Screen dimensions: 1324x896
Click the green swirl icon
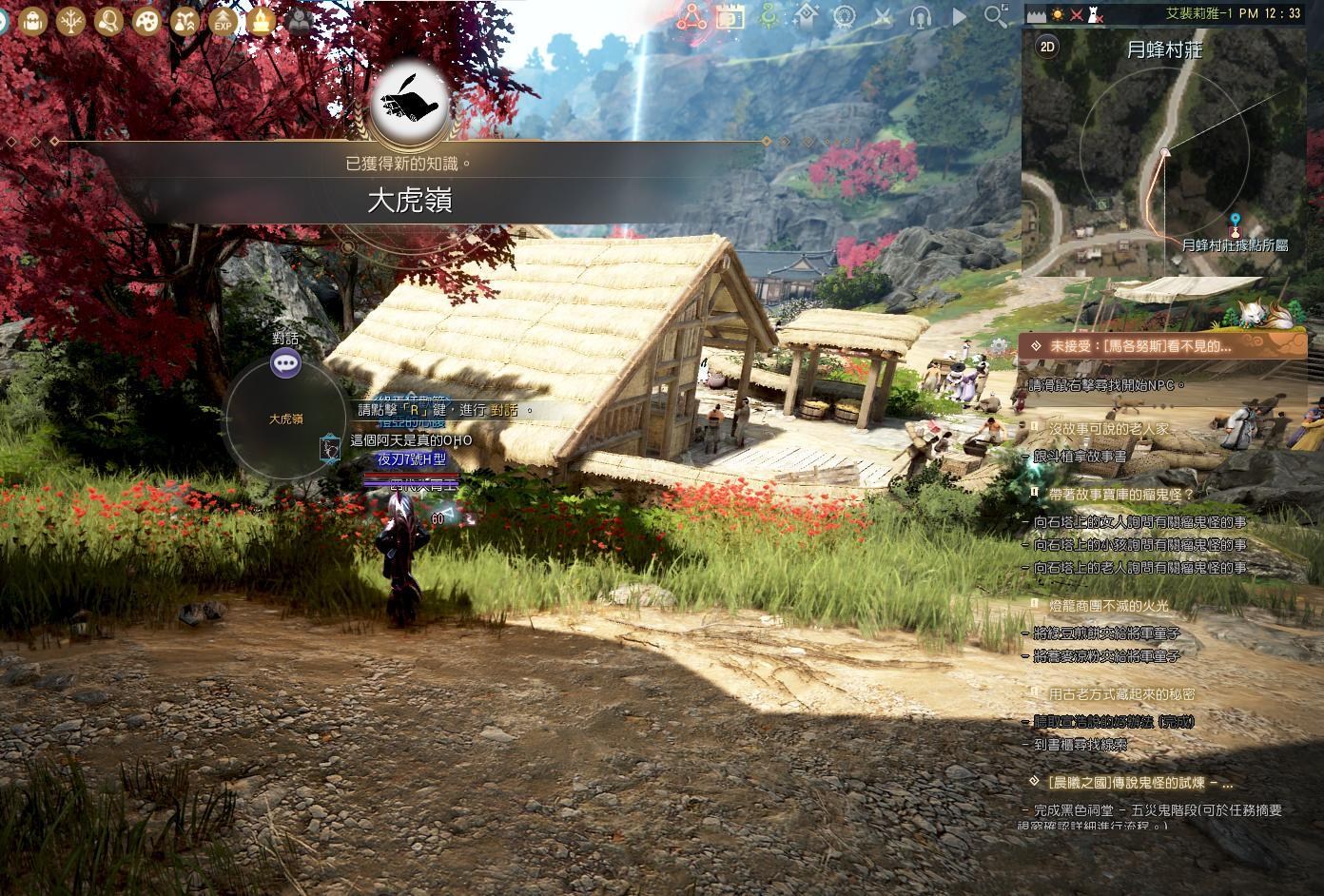(768, 16)
